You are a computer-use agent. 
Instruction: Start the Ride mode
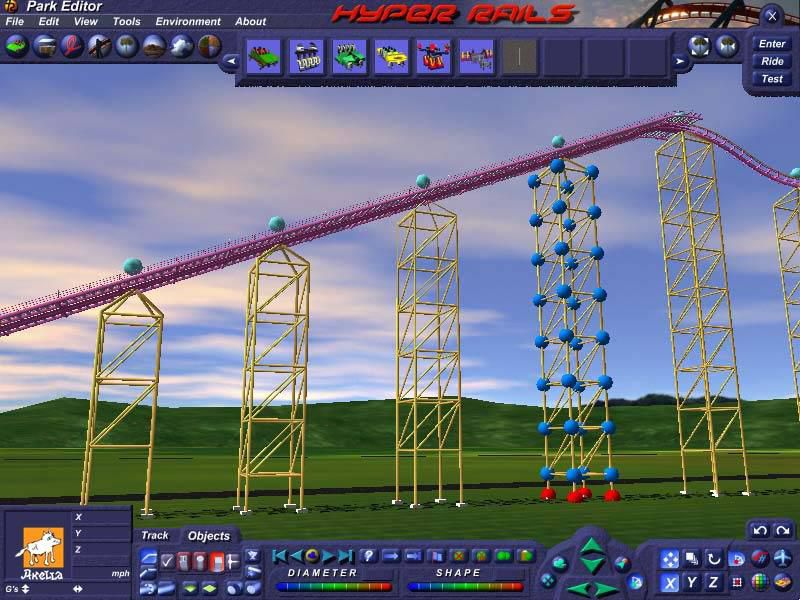772,61
